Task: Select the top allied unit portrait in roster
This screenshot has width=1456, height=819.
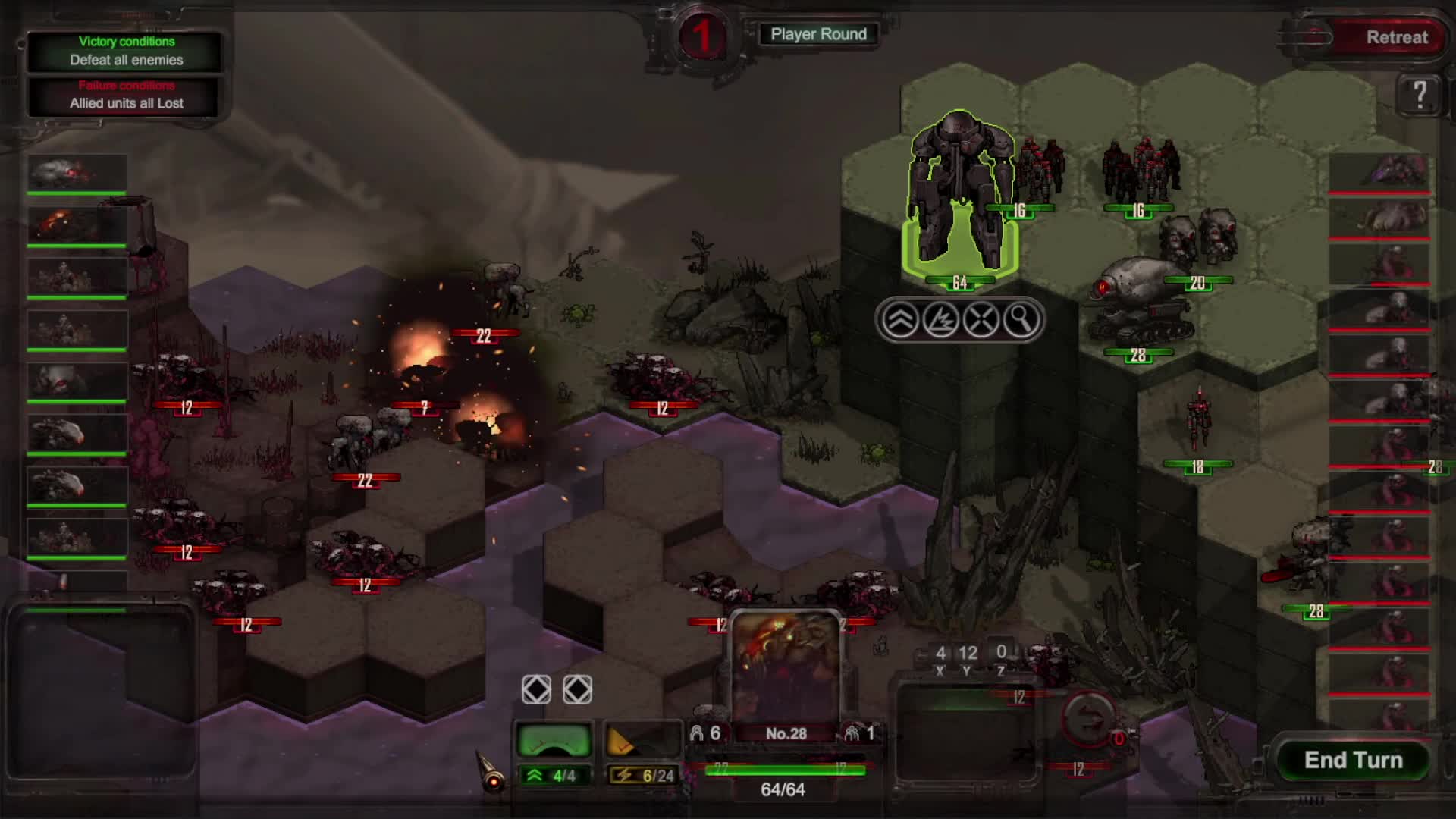Action: pos(77,174)
